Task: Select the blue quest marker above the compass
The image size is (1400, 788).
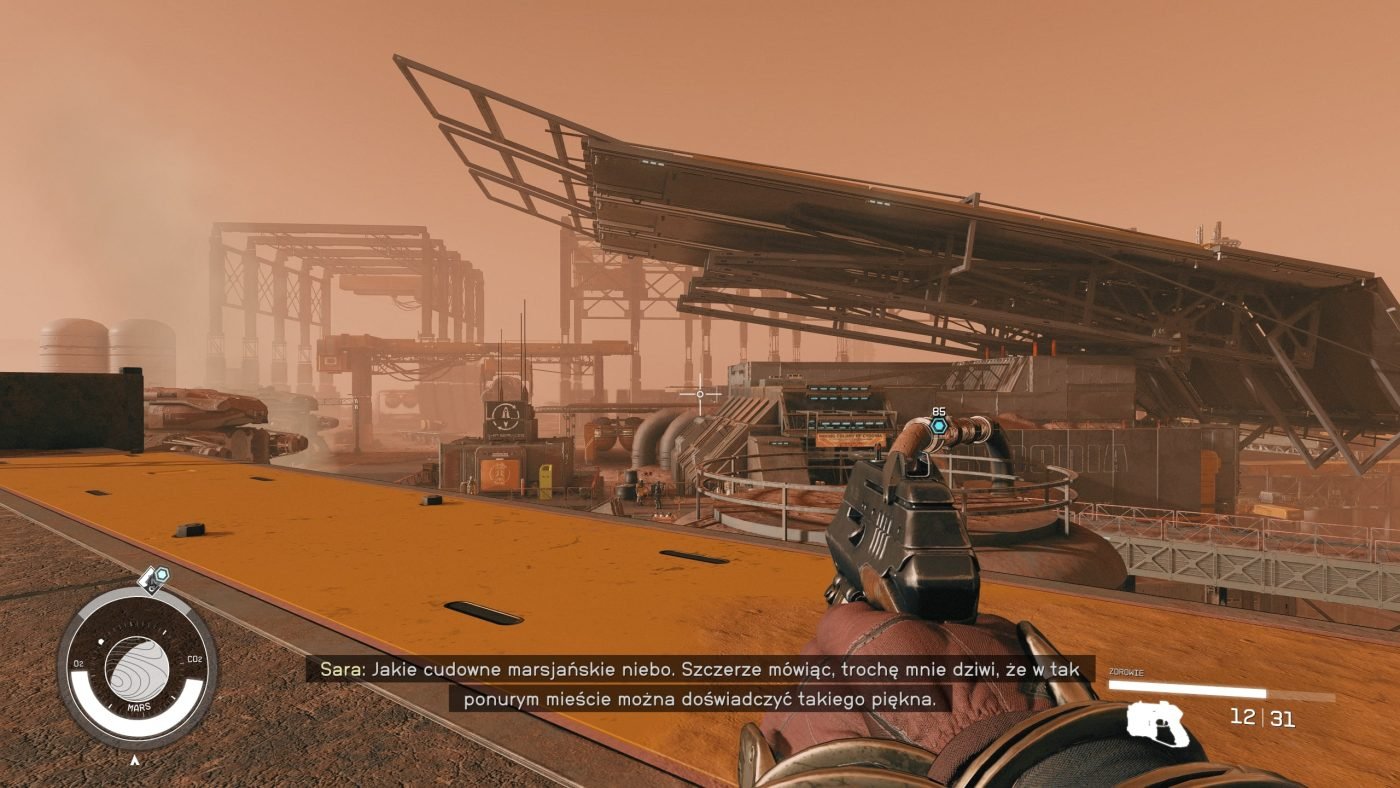Action: (160, 575)
